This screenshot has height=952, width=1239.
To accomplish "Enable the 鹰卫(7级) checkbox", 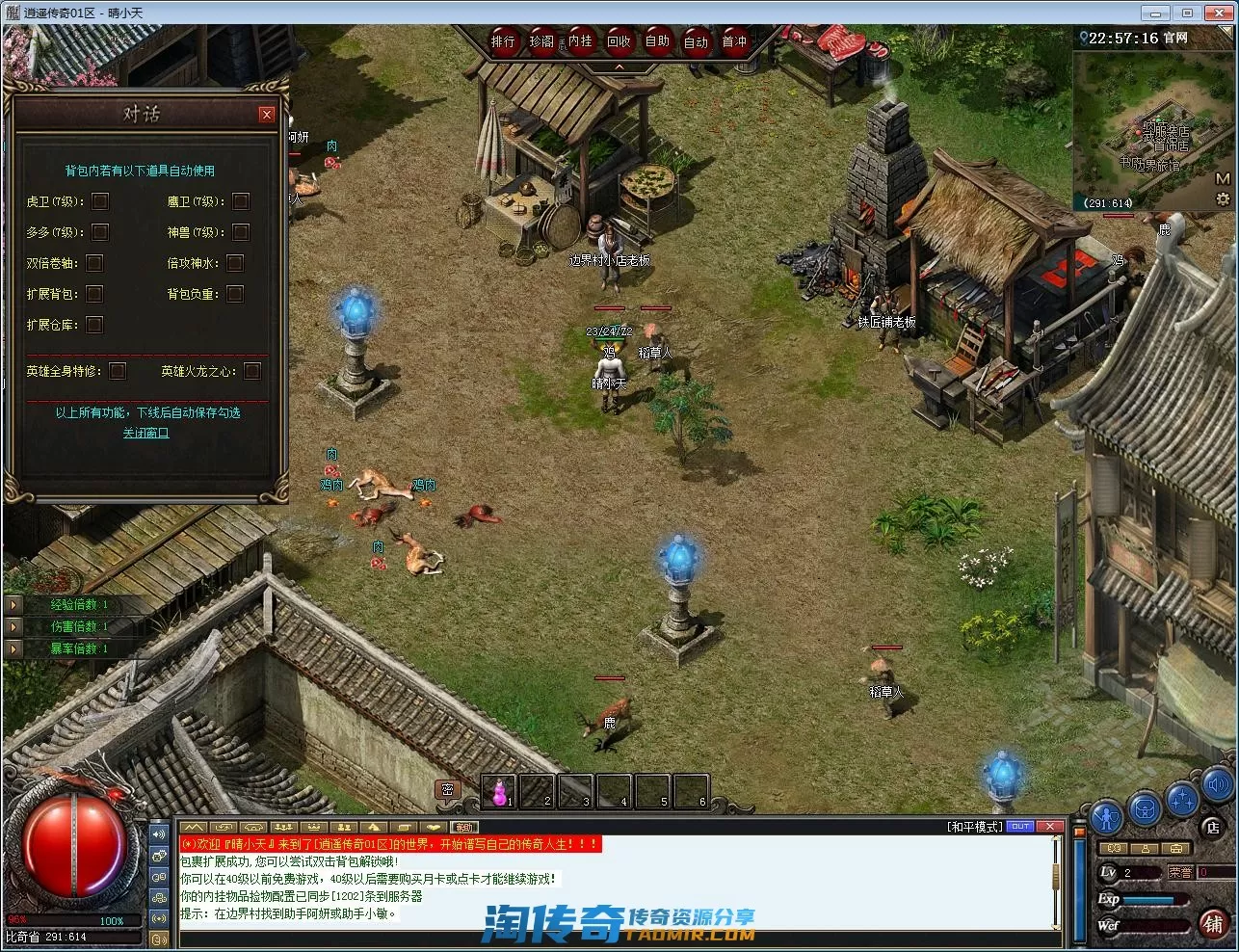I will 241,201.
